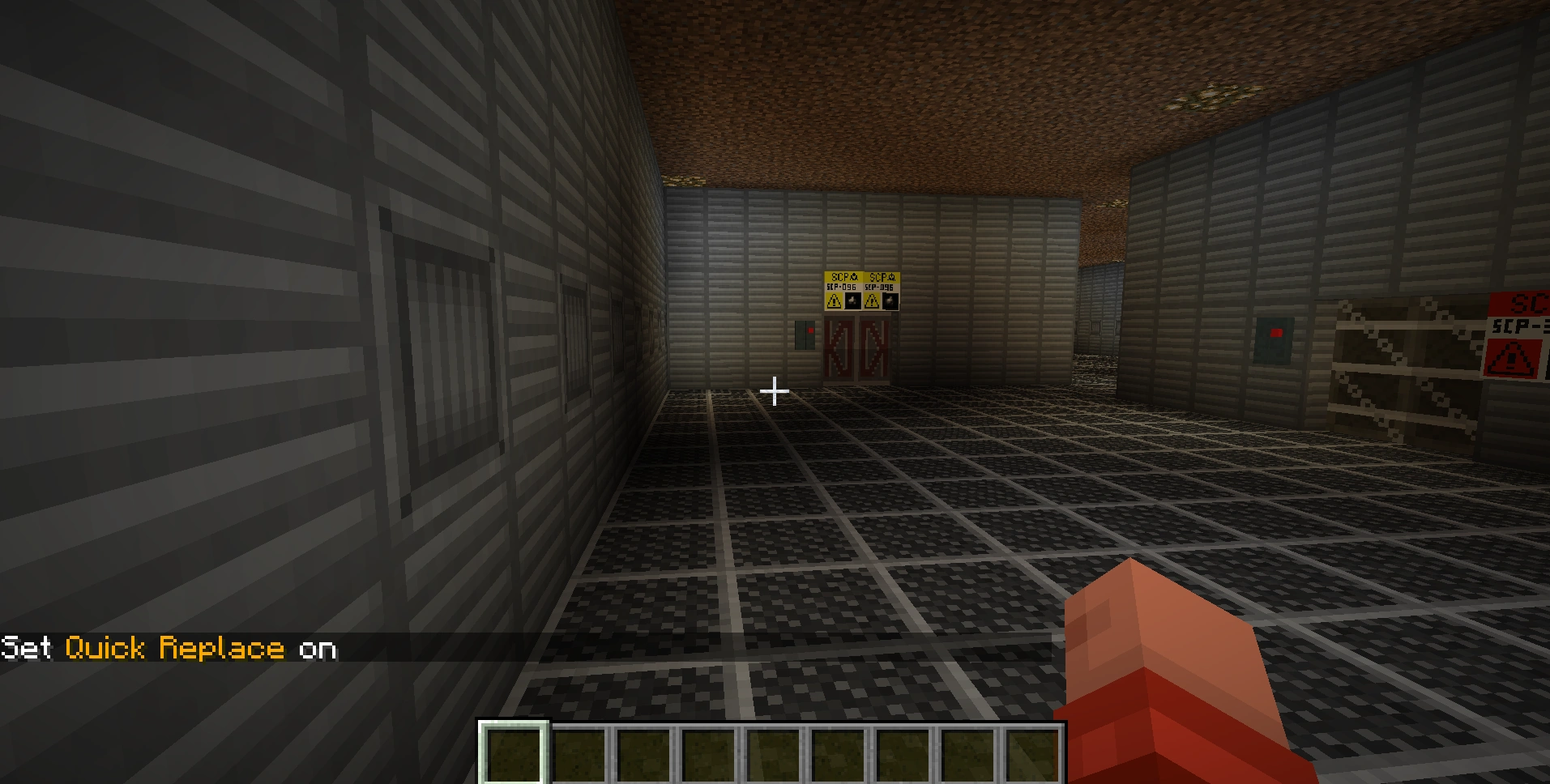1550x784 pixels.
Task: Open the right red containment door
Action: (874, 348)
